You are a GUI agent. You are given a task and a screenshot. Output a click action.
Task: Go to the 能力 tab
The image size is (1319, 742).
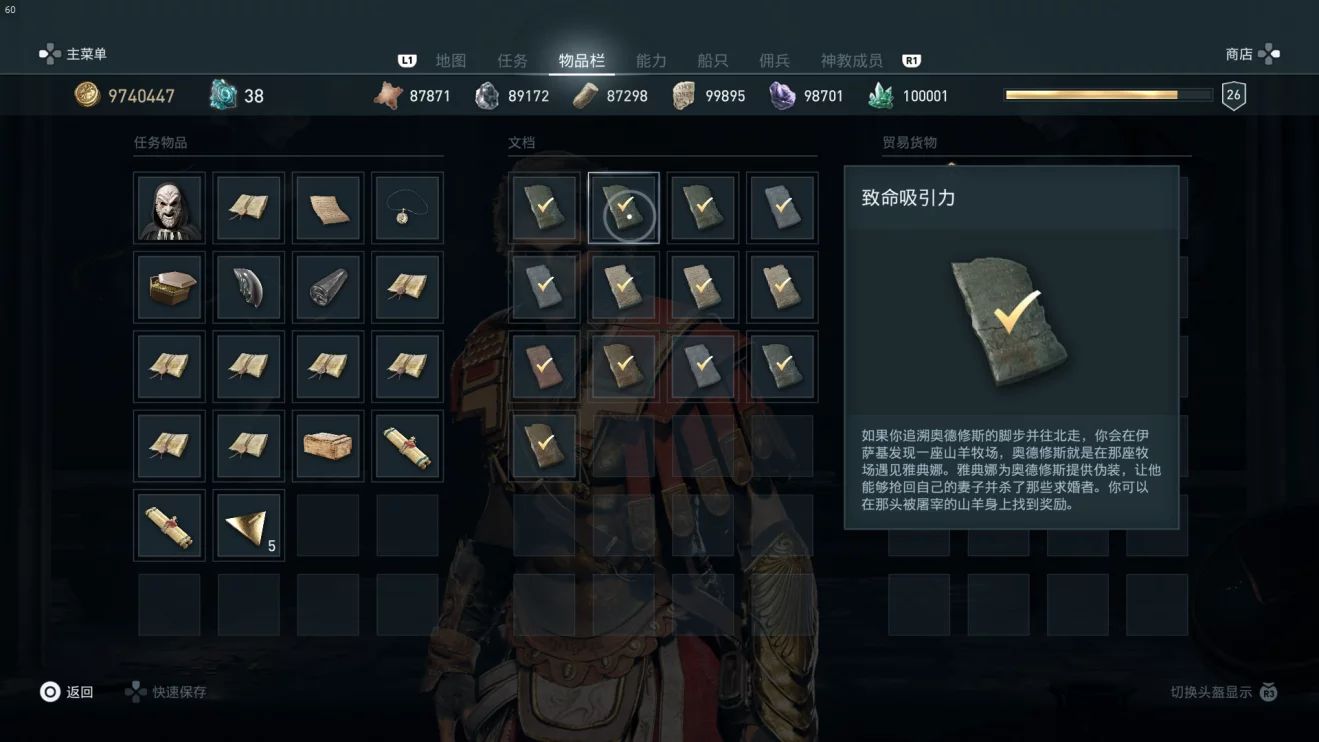coord(651,61)
